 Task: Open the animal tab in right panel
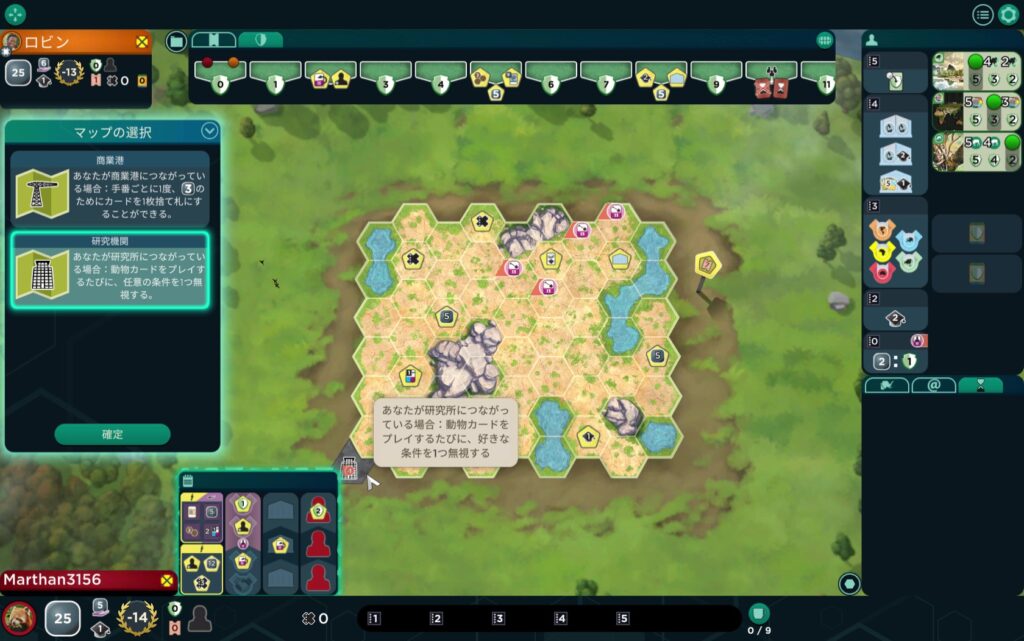coord(887,385)
